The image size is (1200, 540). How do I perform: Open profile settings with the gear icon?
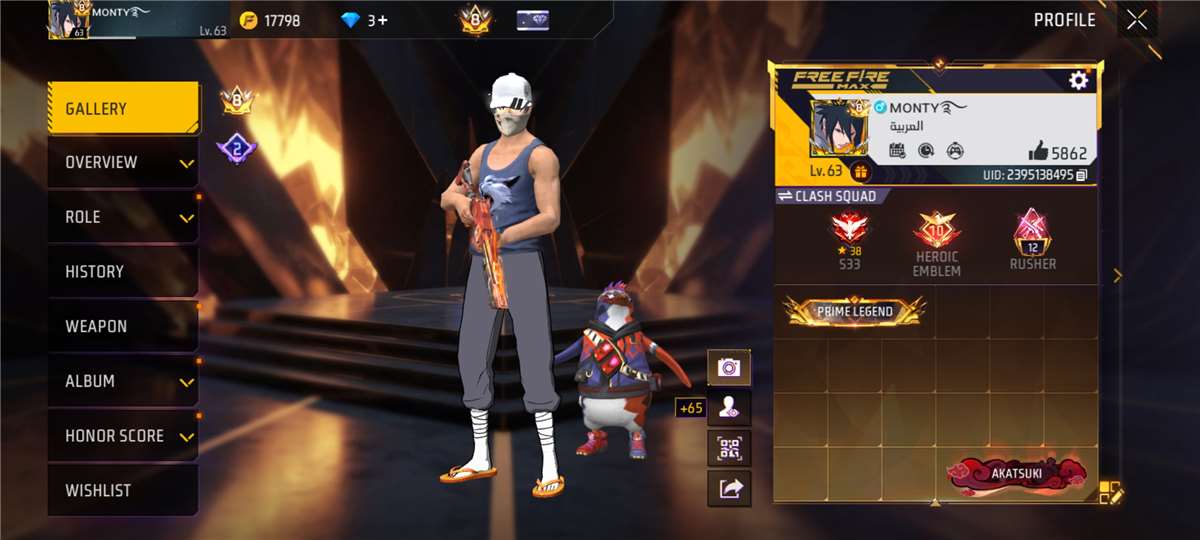pos(1078,81)
